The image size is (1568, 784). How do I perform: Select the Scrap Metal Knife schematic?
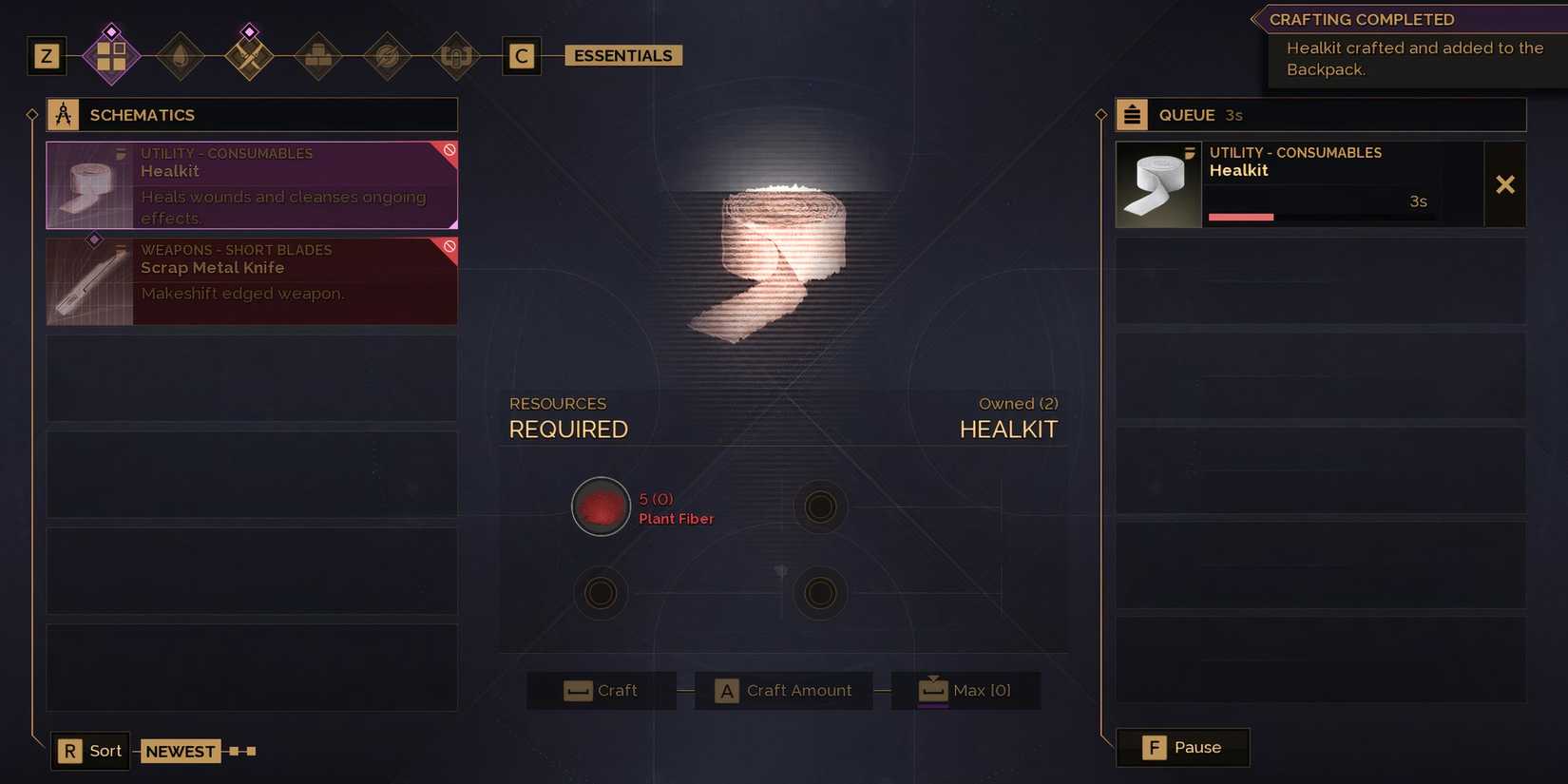coord(251,281)
